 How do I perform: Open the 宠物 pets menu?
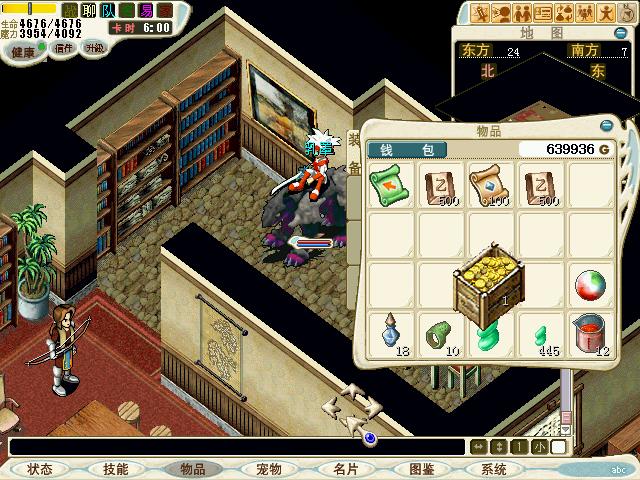(268, 469)
